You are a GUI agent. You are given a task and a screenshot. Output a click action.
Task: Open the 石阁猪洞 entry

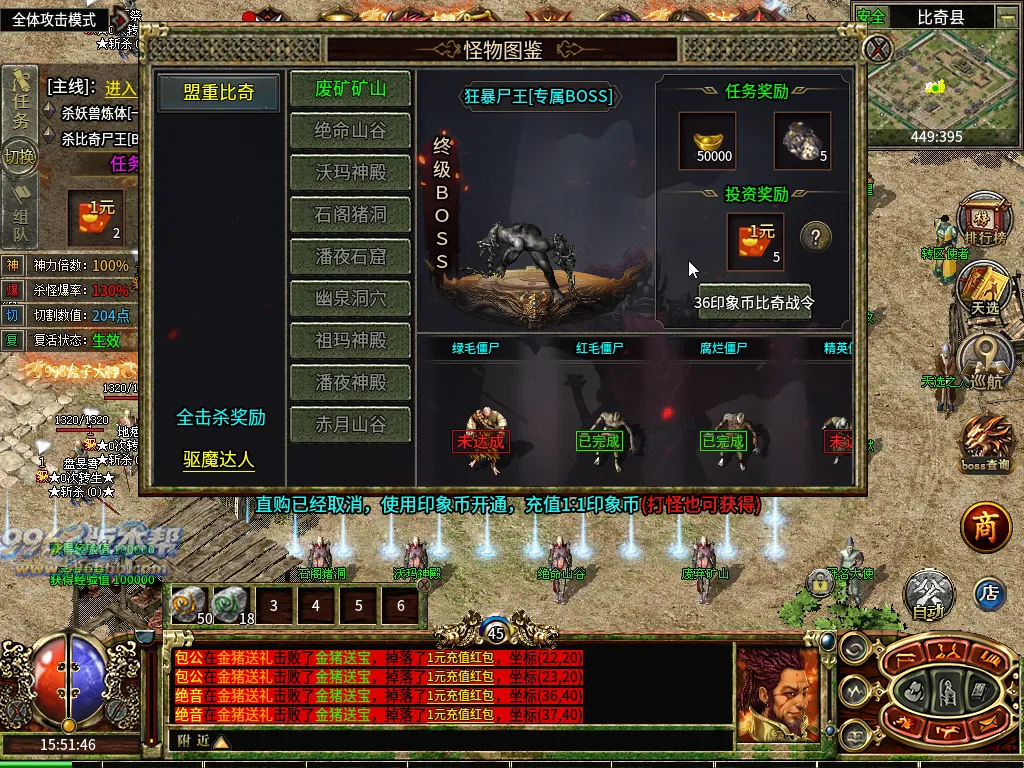[350, 215]
